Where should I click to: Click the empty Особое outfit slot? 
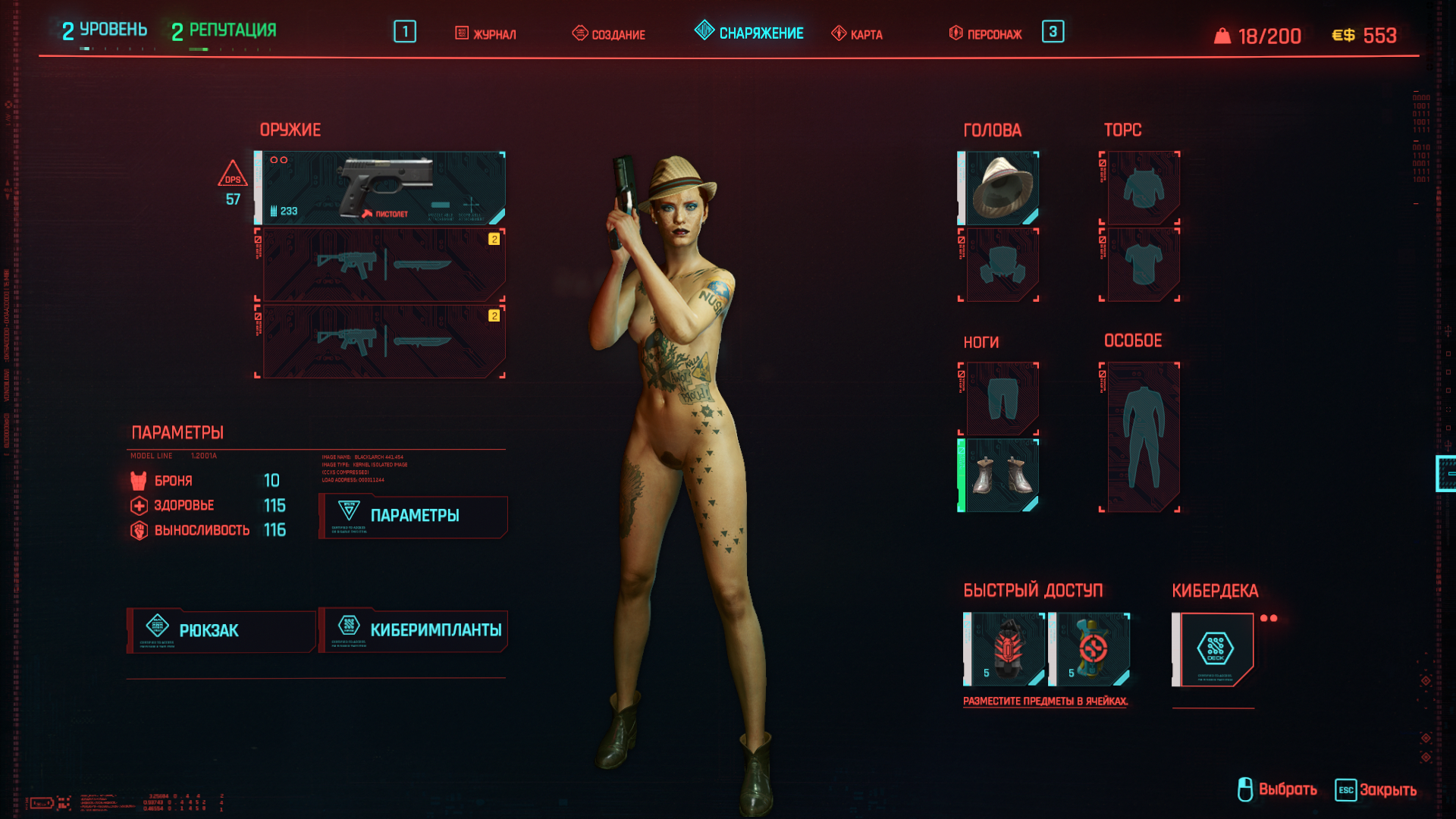1142,438
